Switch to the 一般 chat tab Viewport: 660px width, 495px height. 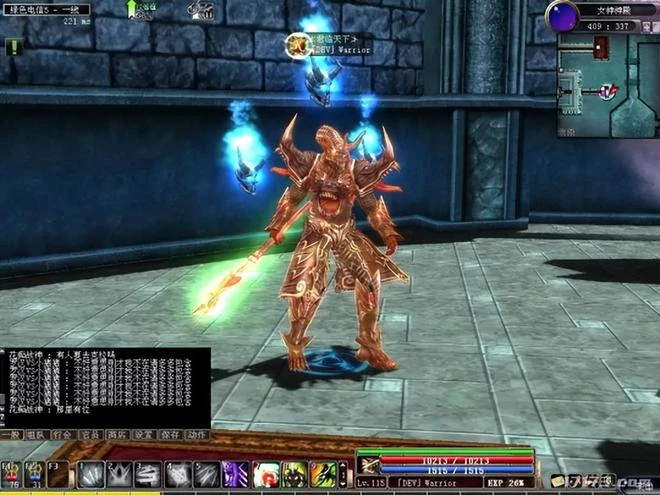11,435
